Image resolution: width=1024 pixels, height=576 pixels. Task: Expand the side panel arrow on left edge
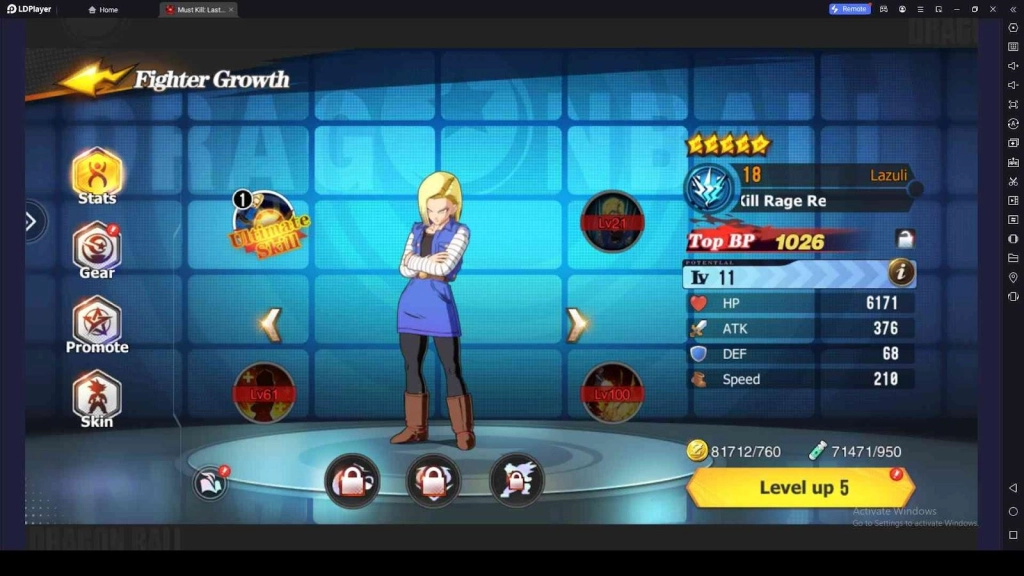(x=31, y=221)
